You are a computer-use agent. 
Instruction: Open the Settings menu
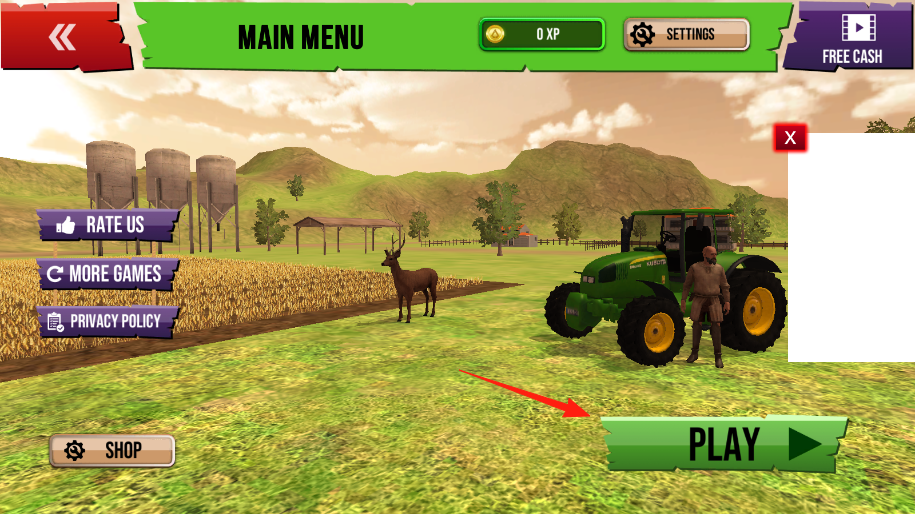[687, 35]
